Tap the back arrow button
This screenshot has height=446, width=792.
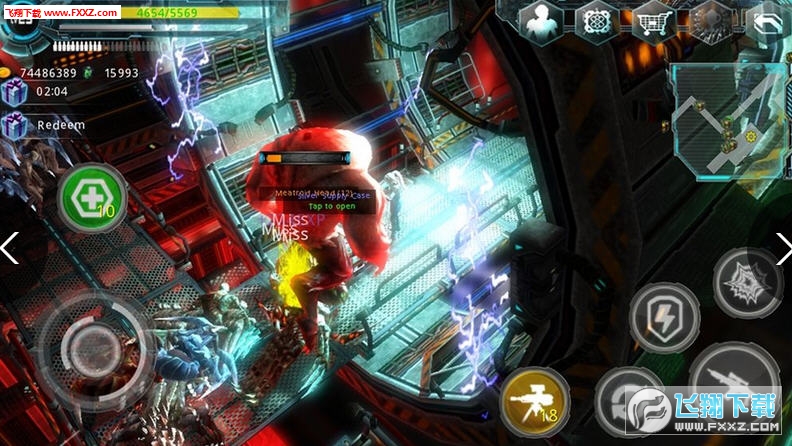tap(765, 21)
